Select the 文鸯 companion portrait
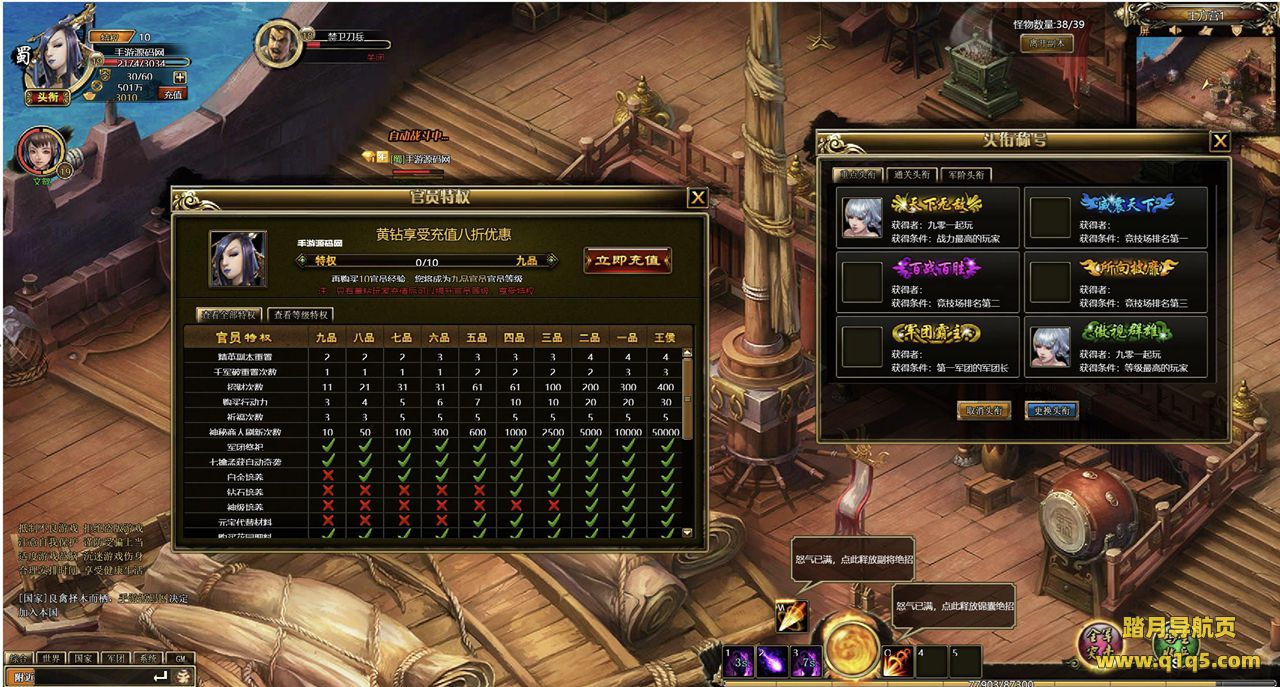Image resolution: width=1280 pixels, height=687 pixels. pyautogui.click(x=40, y=150)
